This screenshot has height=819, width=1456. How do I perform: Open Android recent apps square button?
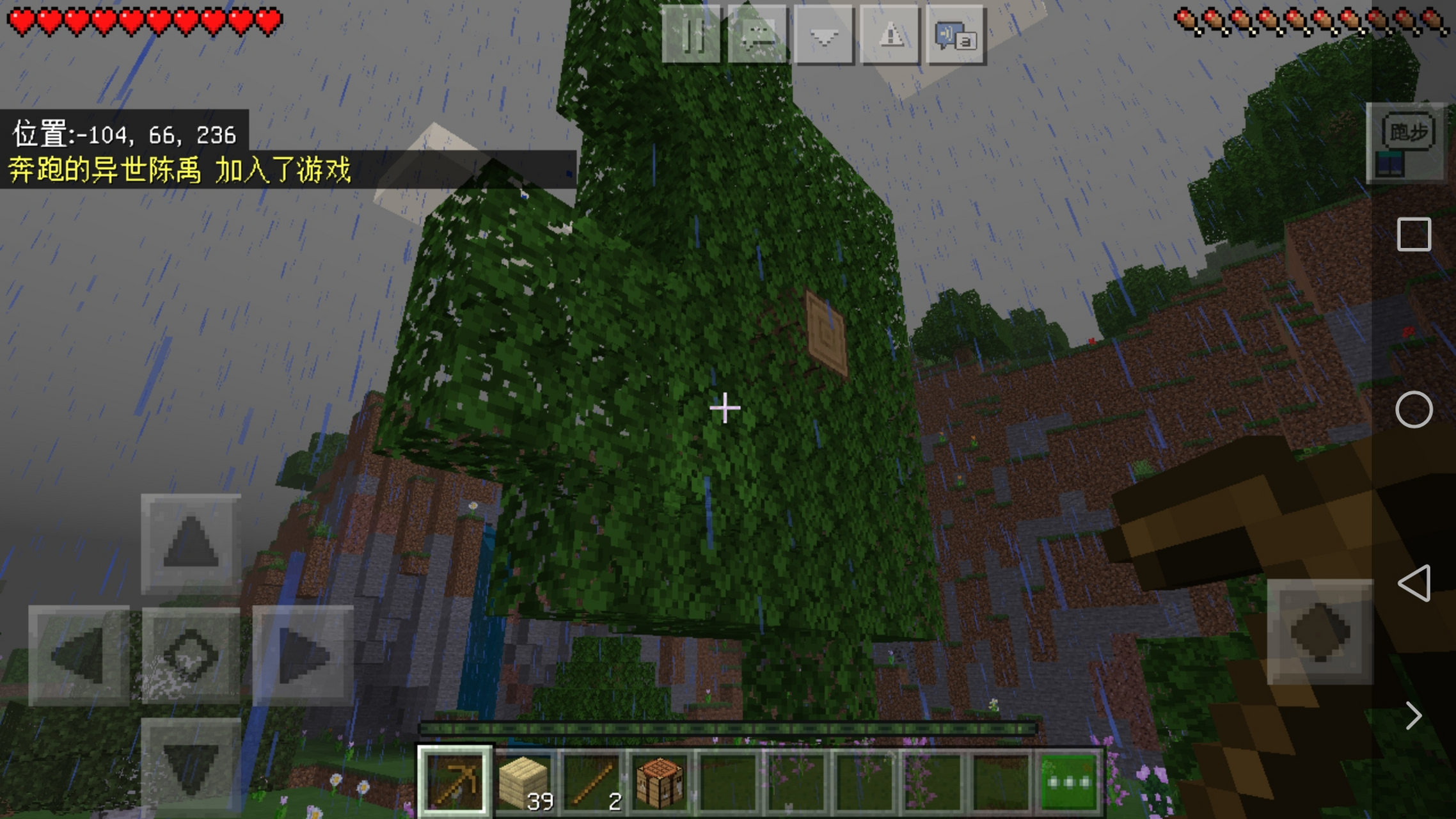1414,234
